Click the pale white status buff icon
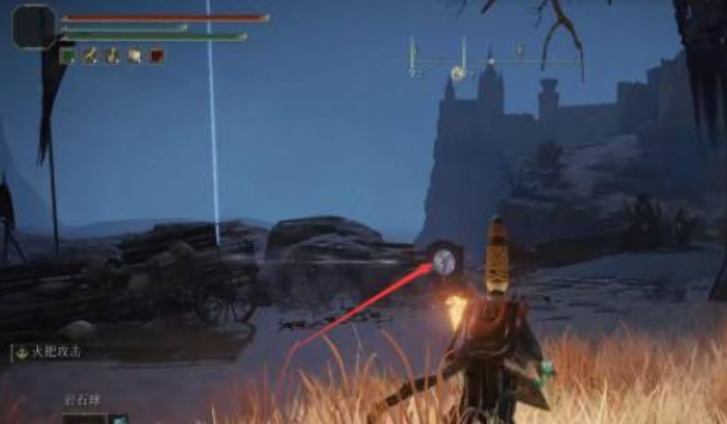727x424 pixels. pos(135,57)
